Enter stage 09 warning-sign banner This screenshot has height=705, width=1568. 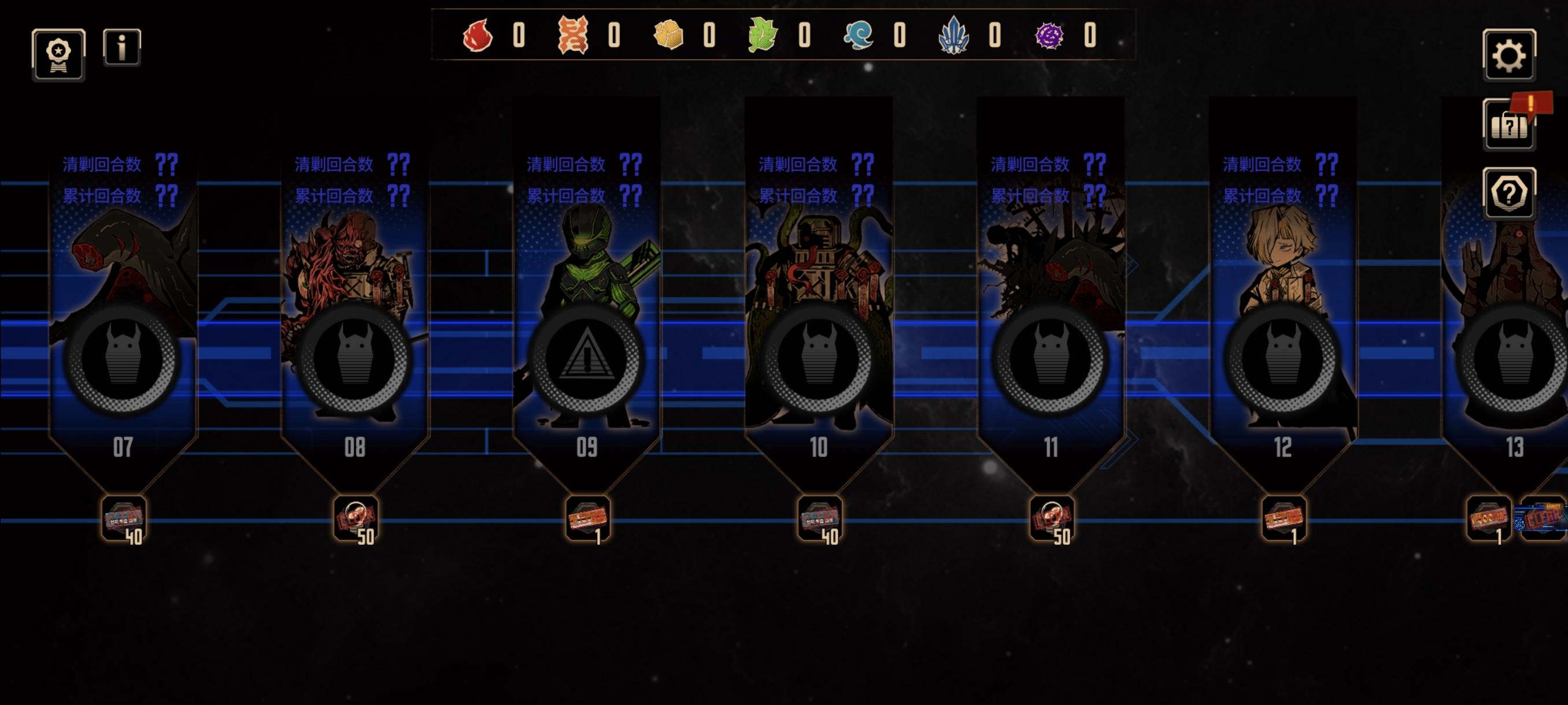(x=587, y=304)
